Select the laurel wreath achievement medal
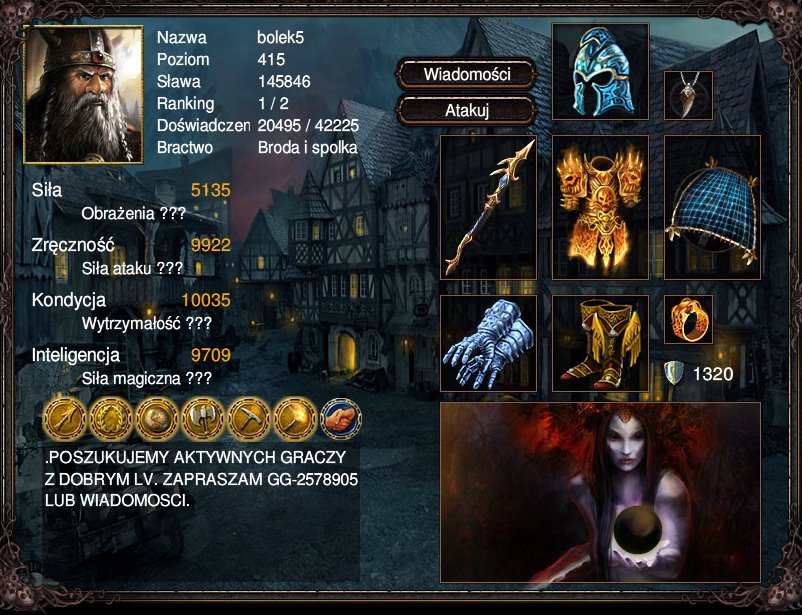Image resolution: width=802 pixels, height=615 pixels. [110, 418]
